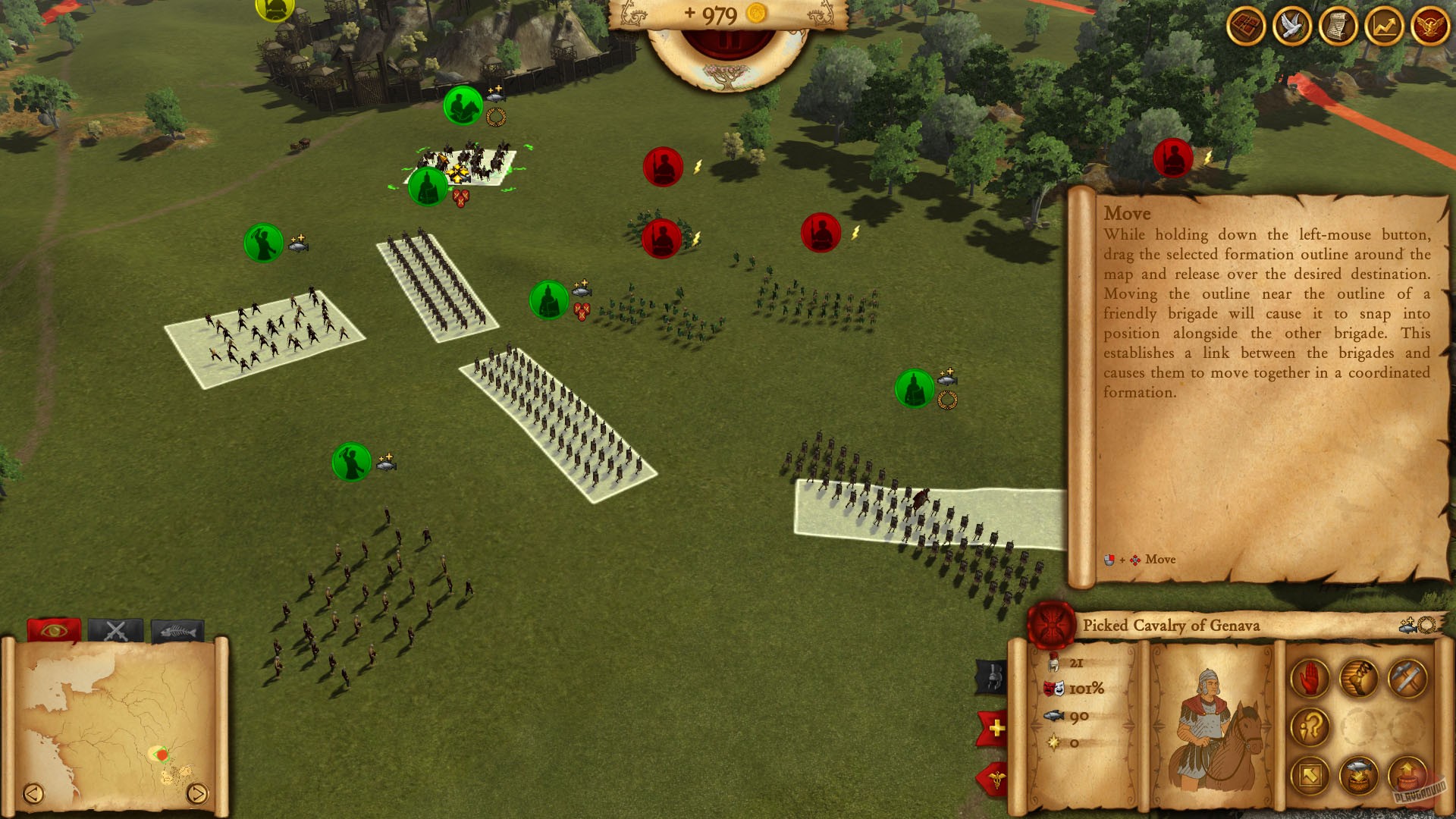Screen dimensions: 1456x819
Task: Open the diplomacy dove icon top-right
Action: pos(1293,27)
